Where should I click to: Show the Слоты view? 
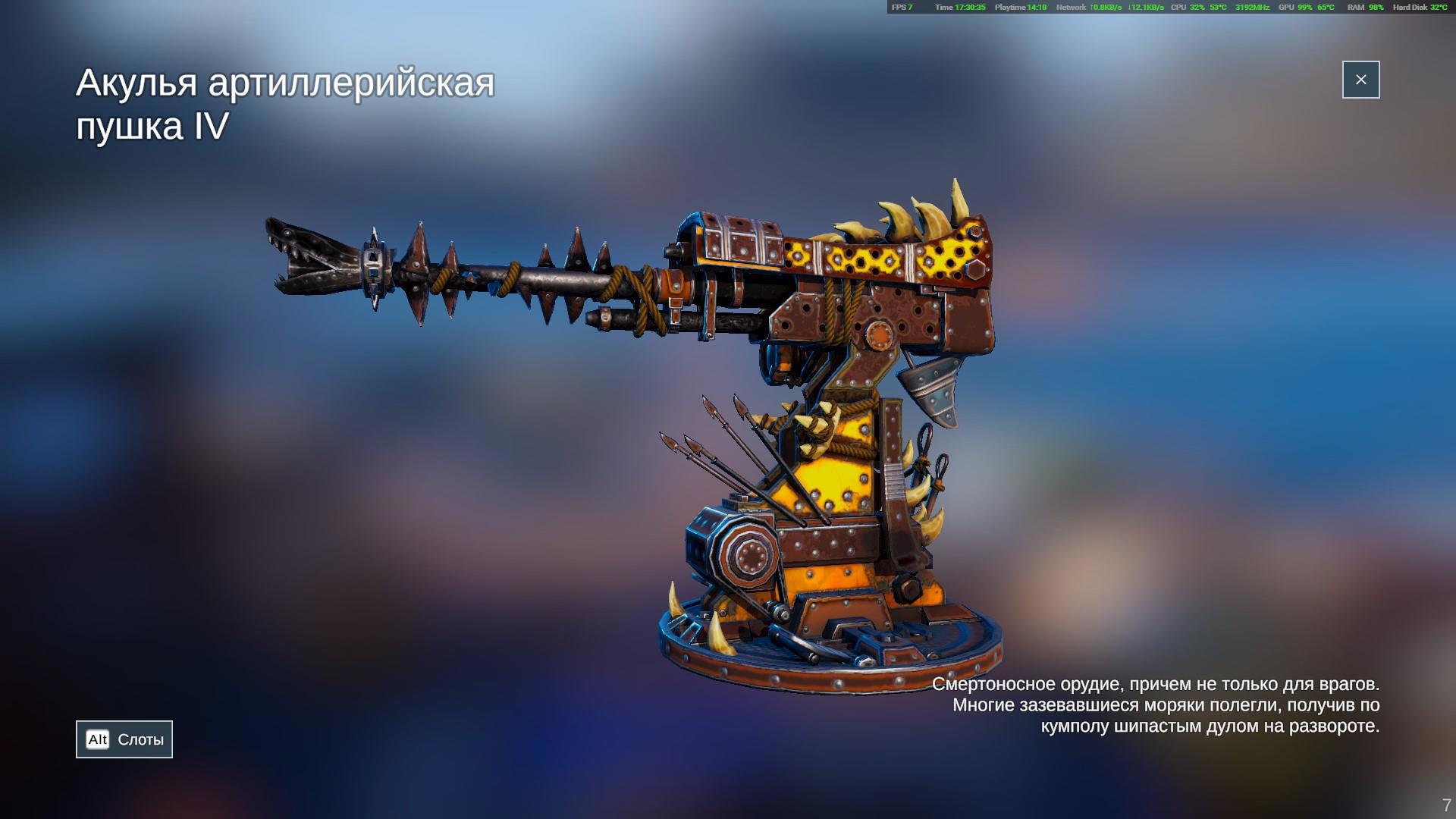pos(124,739)
